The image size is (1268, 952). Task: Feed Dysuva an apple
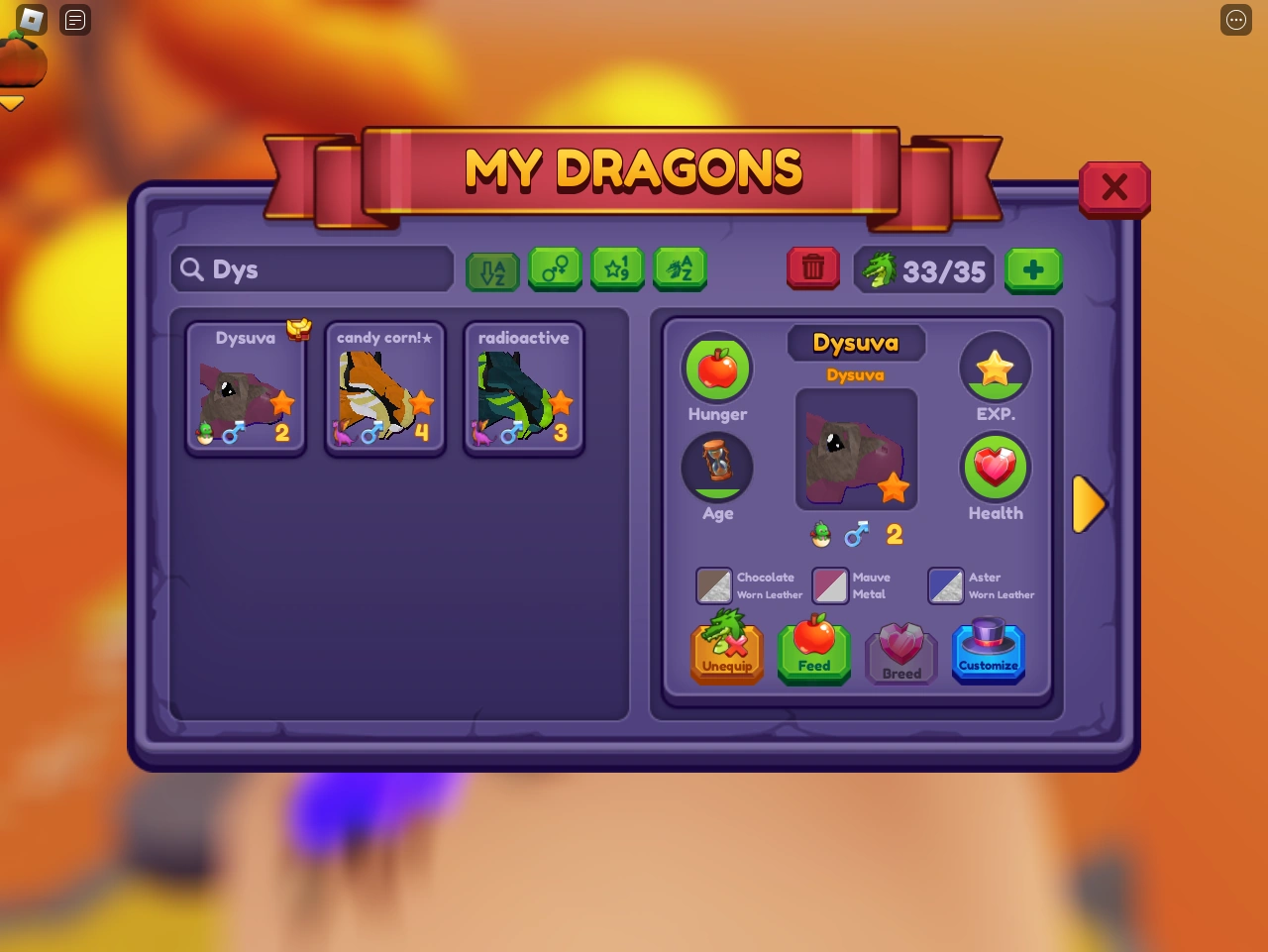[x=813, y=649]
